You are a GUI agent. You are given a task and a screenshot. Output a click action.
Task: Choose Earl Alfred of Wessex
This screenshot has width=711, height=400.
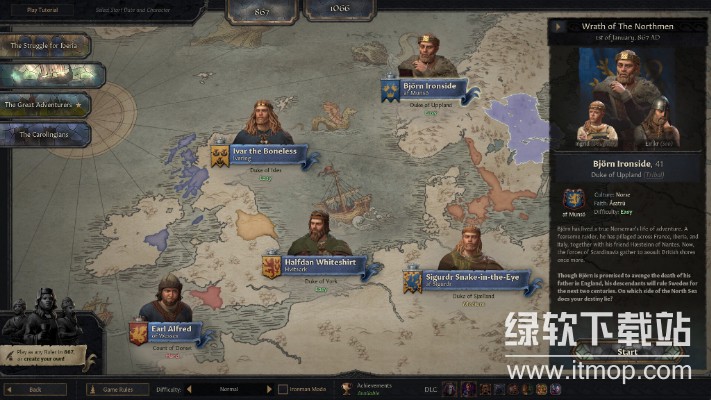[x=170, y=329]
